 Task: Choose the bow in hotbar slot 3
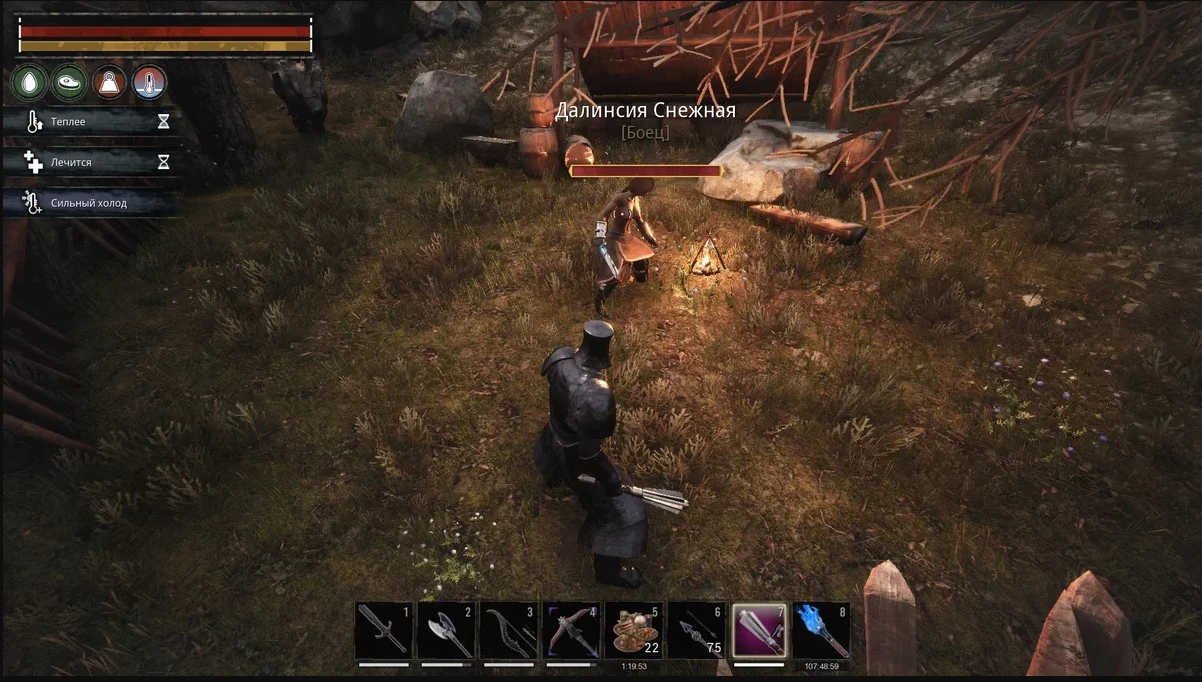pos(508,630)
